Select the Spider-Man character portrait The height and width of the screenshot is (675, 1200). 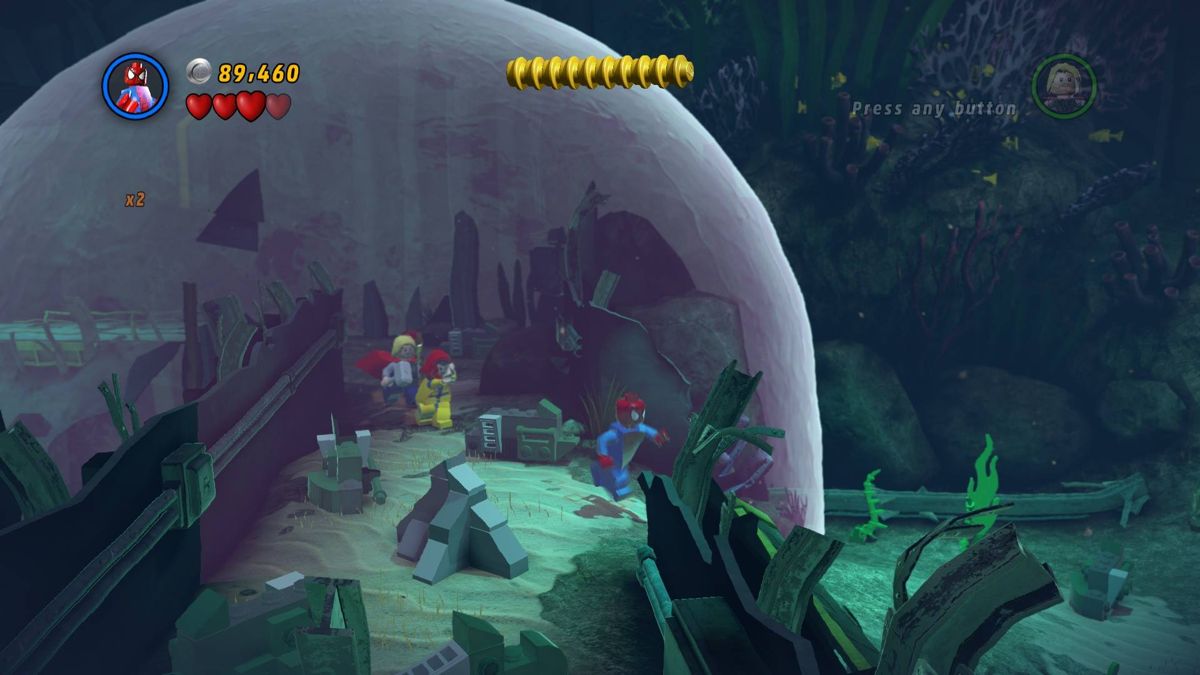point(135,86)
